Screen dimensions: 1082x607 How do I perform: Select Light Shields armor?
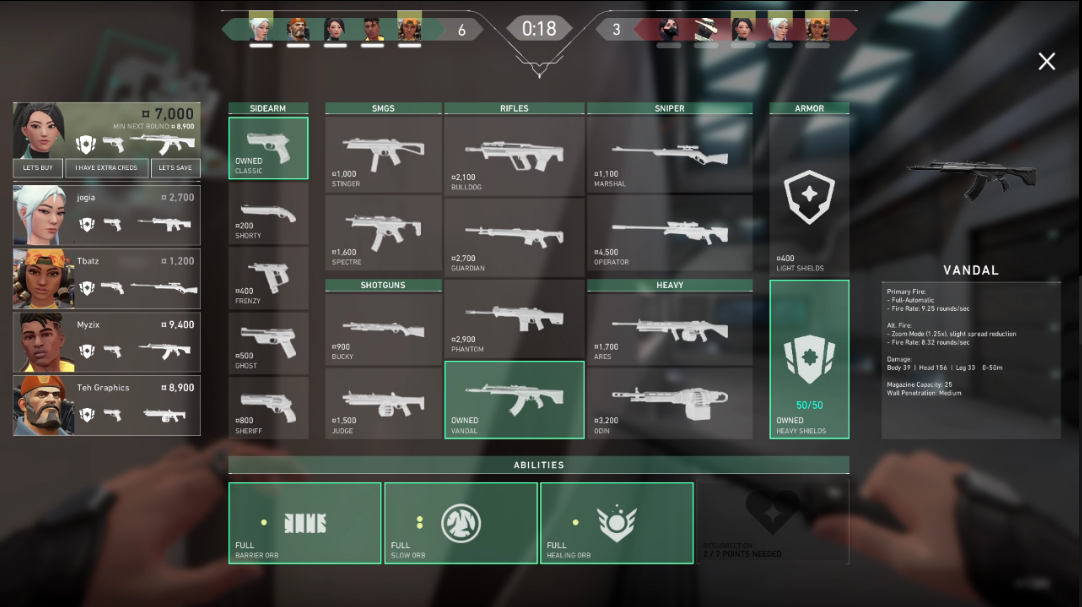pos(809,197)
